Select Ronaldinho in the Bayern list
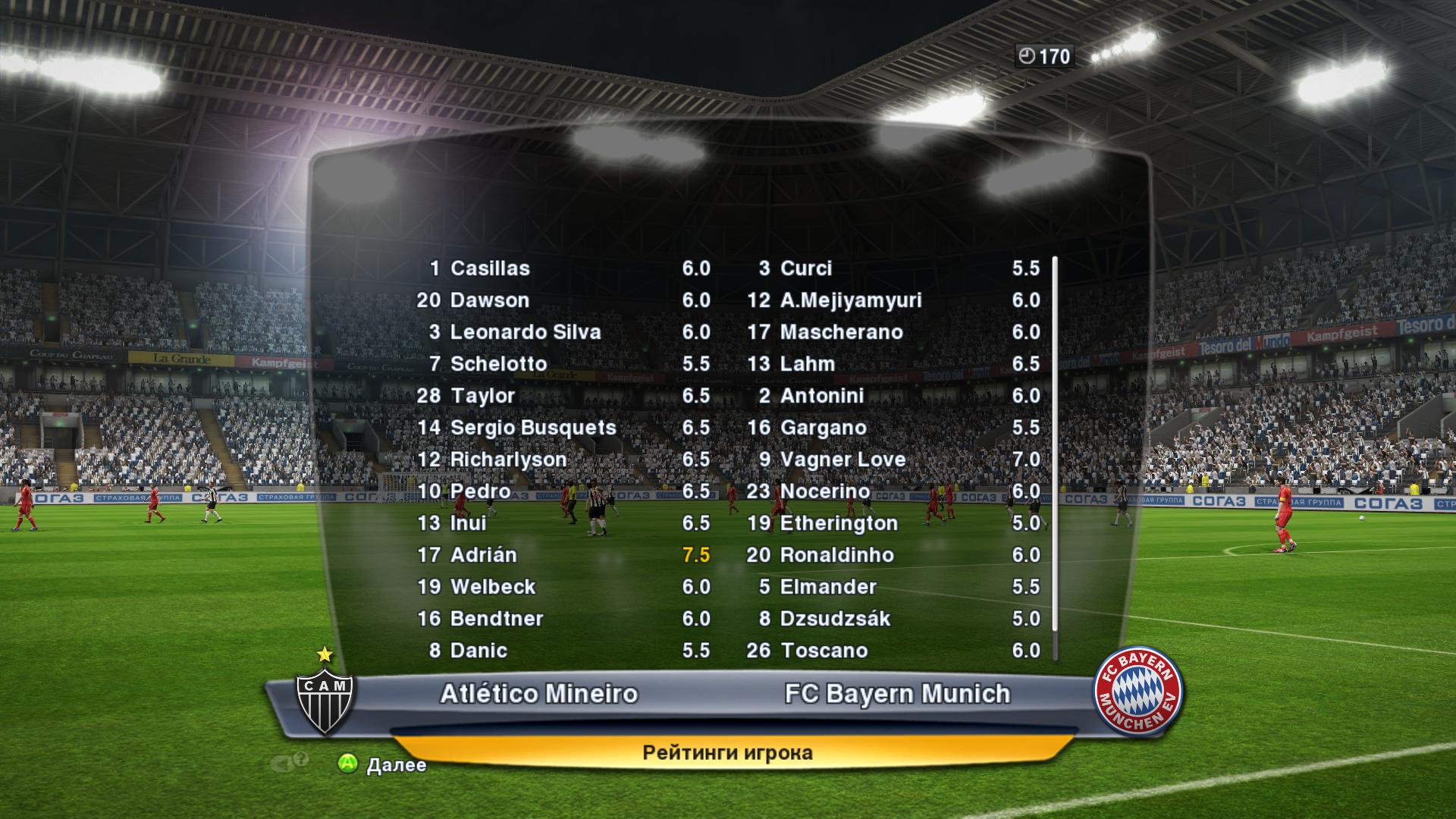 click(836, 555)
